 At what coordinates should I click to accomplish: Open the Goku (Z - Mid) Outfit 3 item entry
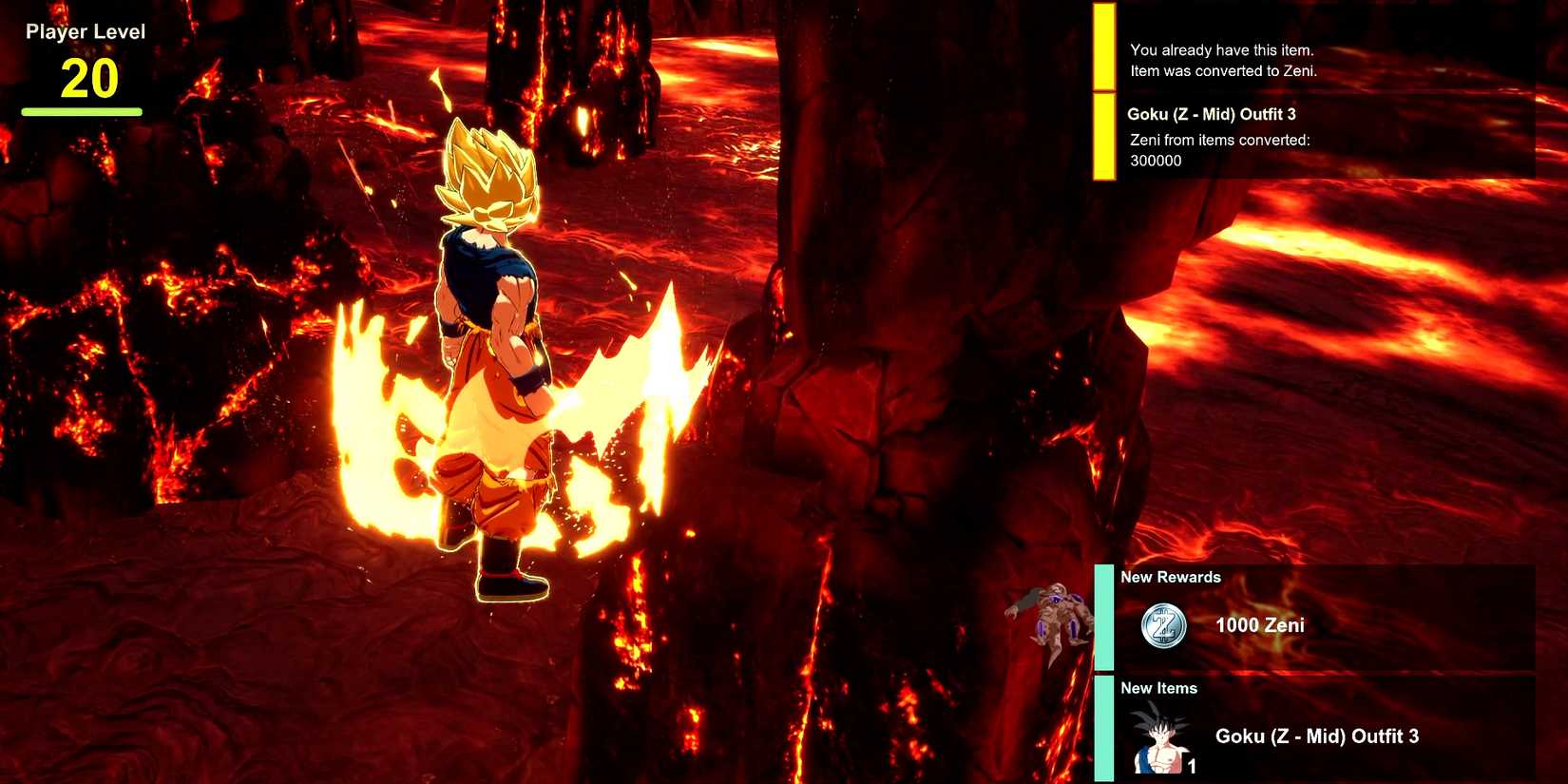(x=1317, y=736)
